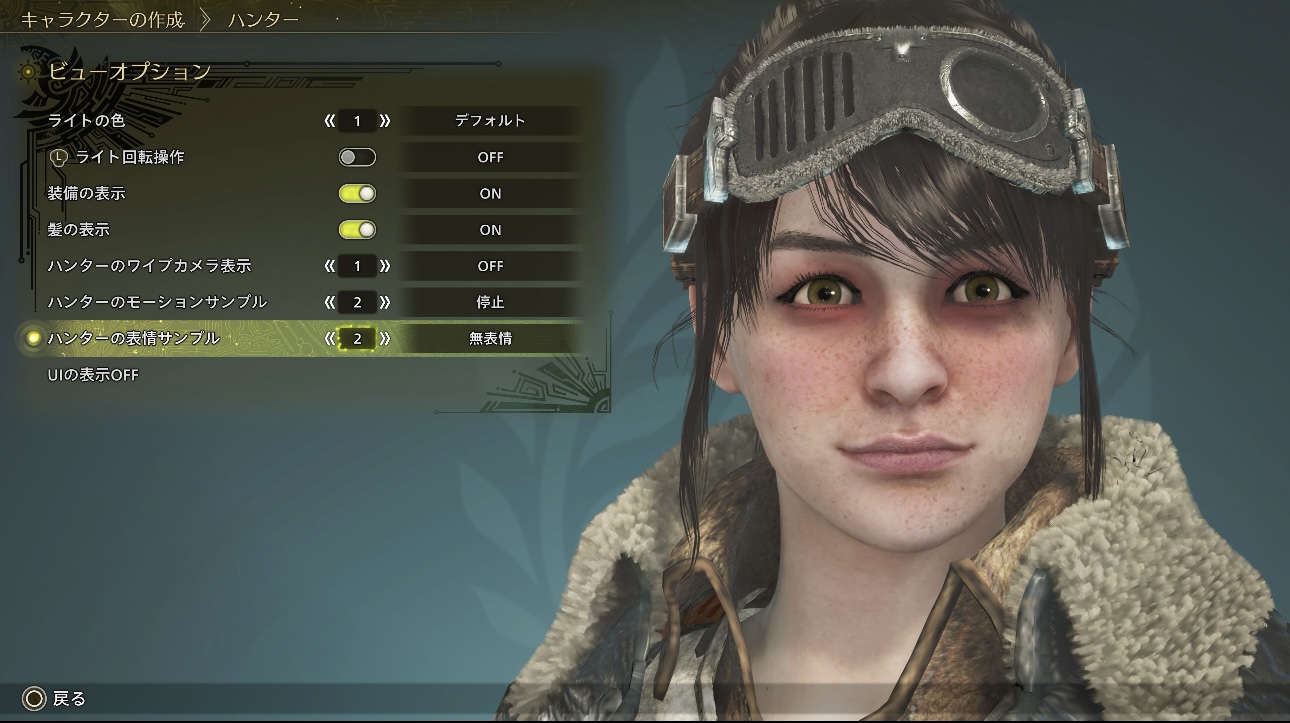This screenshot has height=723, width=1290.
Task: Choose the UIの表示OFF option
Action: click(x=93, y=375)
